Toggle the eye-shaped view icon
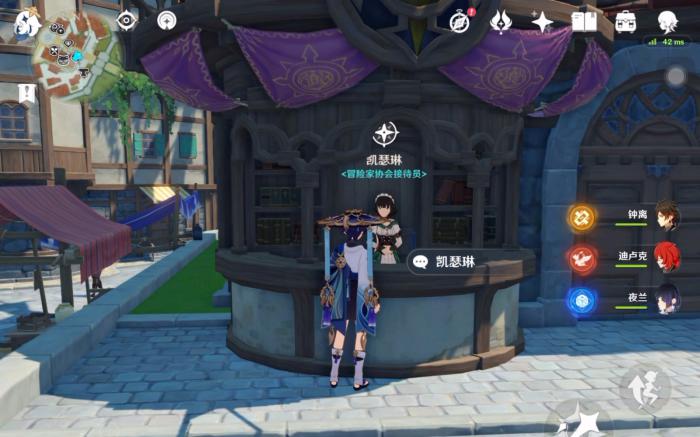Image resolution: width=700 pixels, height=437 pixels. (x=127, y=20)
